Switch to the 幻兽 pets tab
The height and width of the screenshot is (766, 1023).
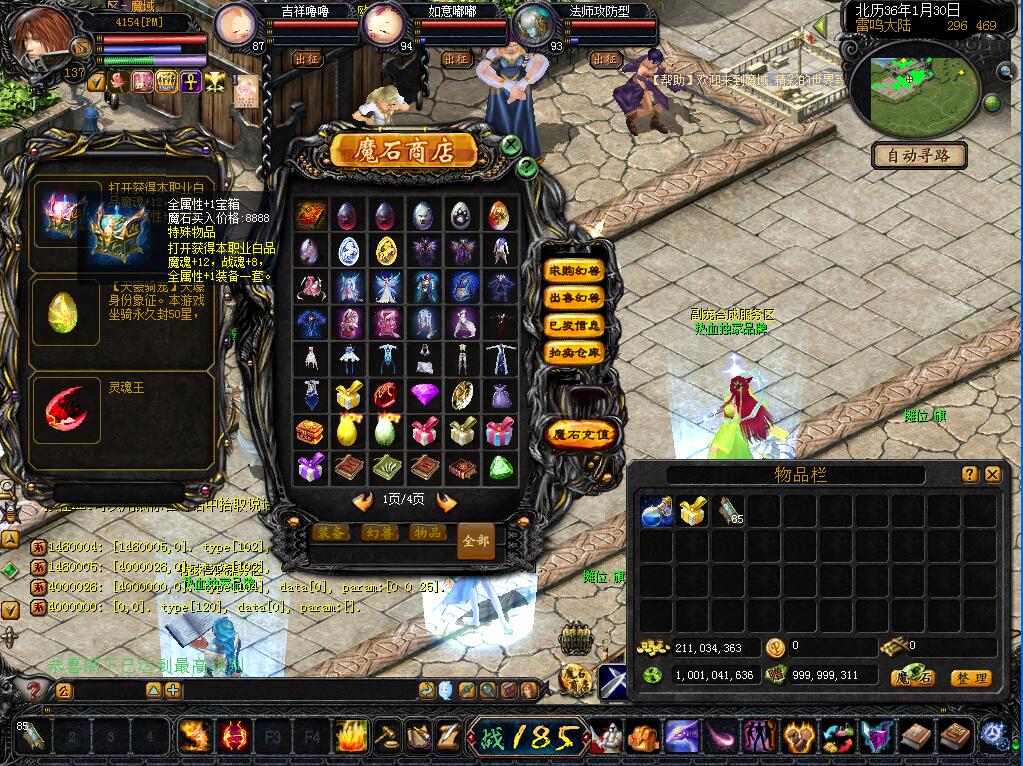[x=378, y=533]
